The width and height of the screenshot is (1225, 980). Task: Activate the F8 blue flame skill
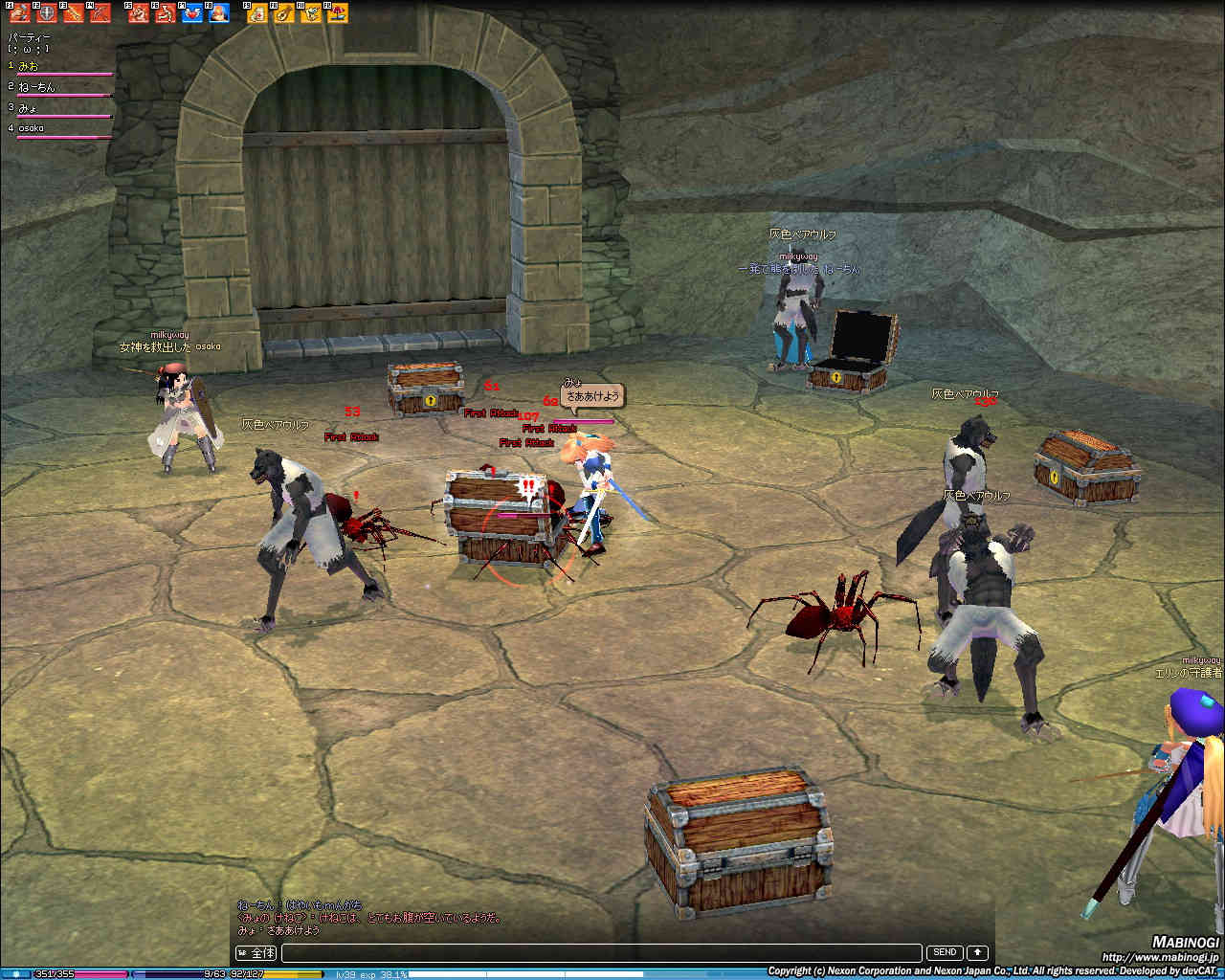pyautogui.click(x=219, y=13)
